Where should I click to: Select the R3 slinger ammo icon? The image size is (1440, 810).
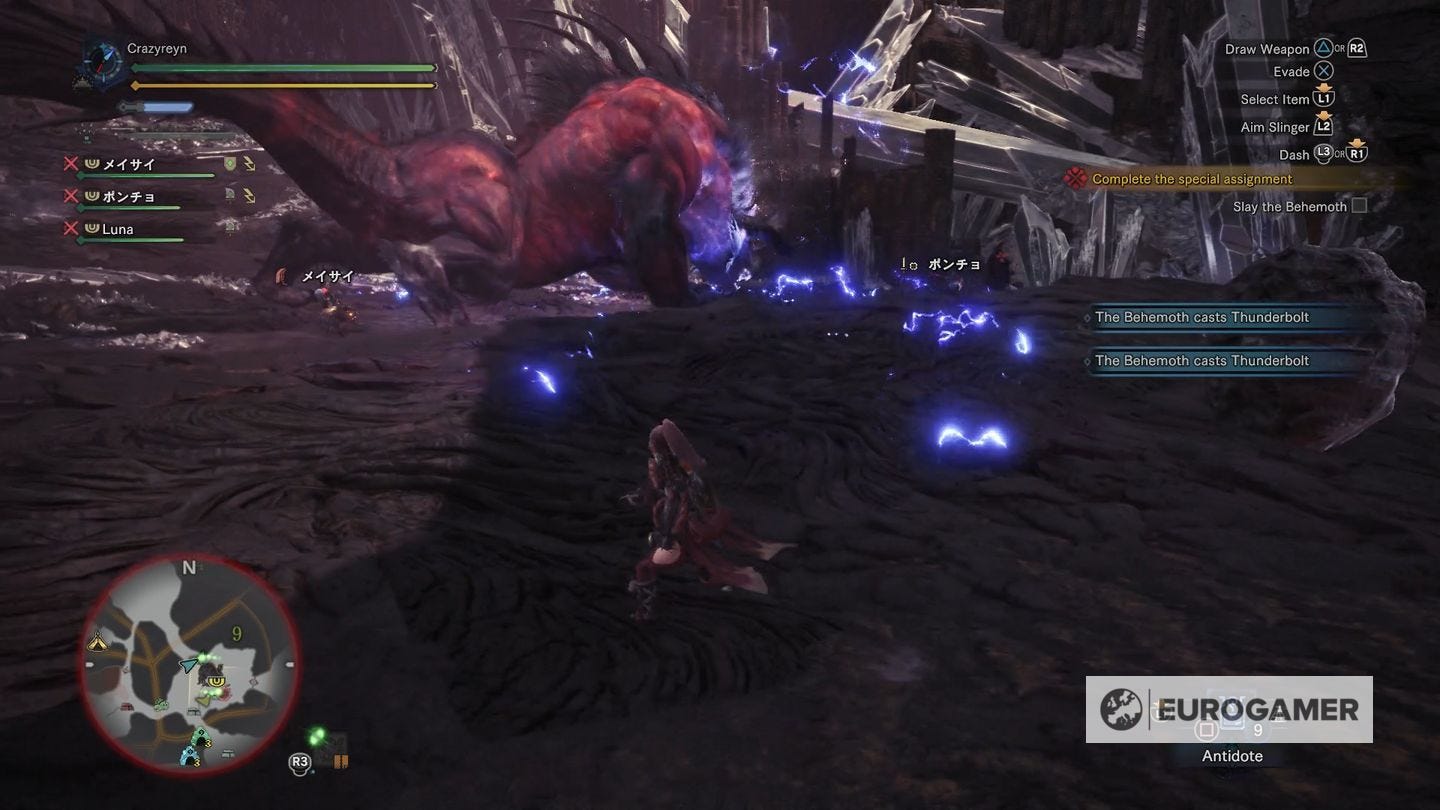[x=301, y=762]
